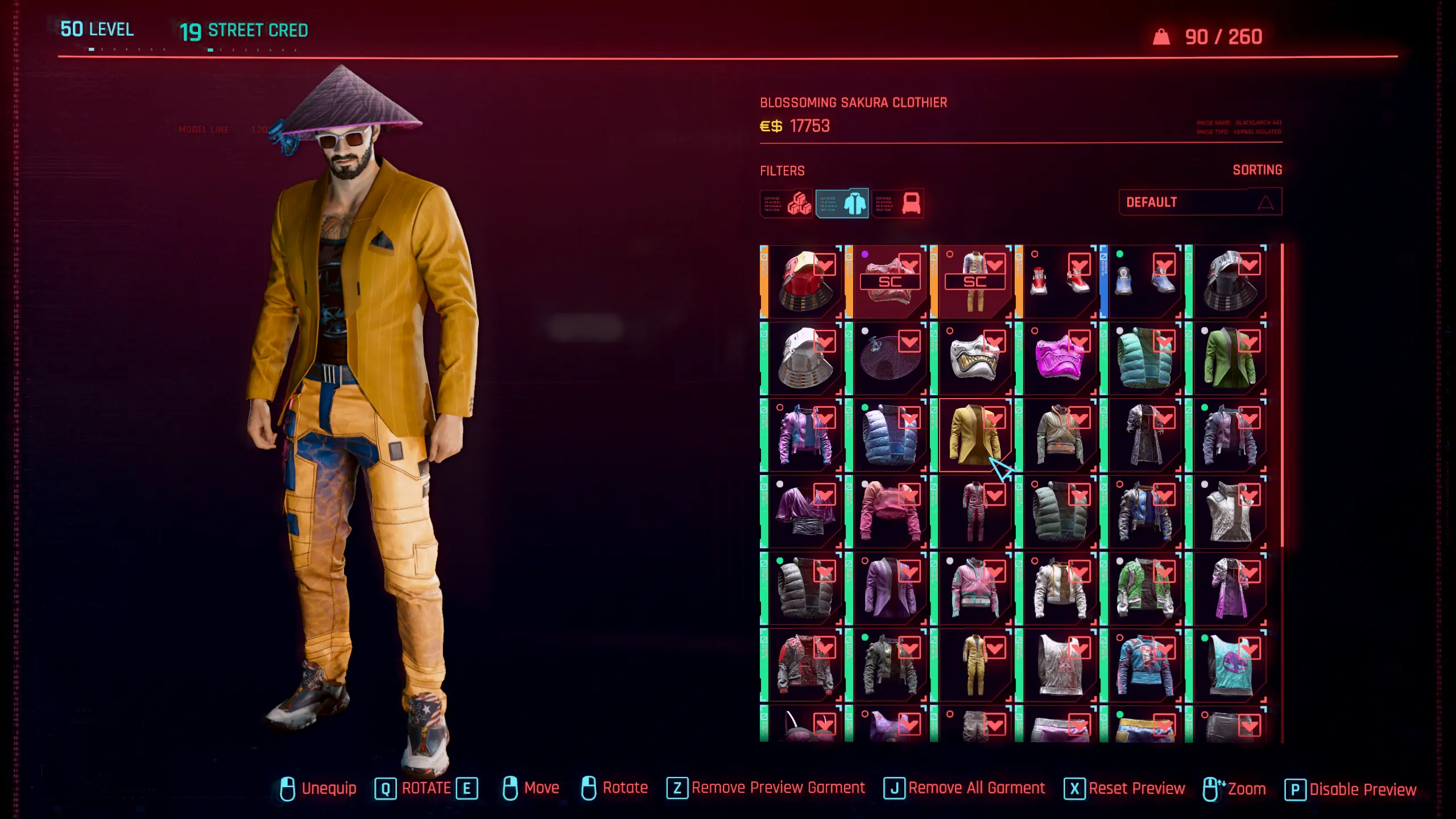
Task: Open the DEFAULT sorting dropdown
Action: click(x=1200, y=202)
